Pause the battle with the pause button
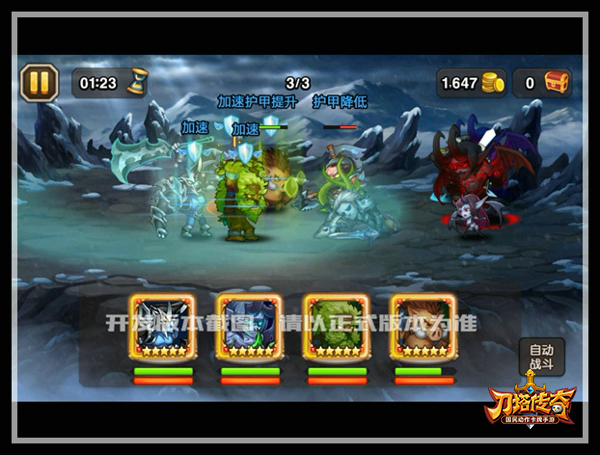This screenshot has width=600, height=455. click(x=38, y=82)
